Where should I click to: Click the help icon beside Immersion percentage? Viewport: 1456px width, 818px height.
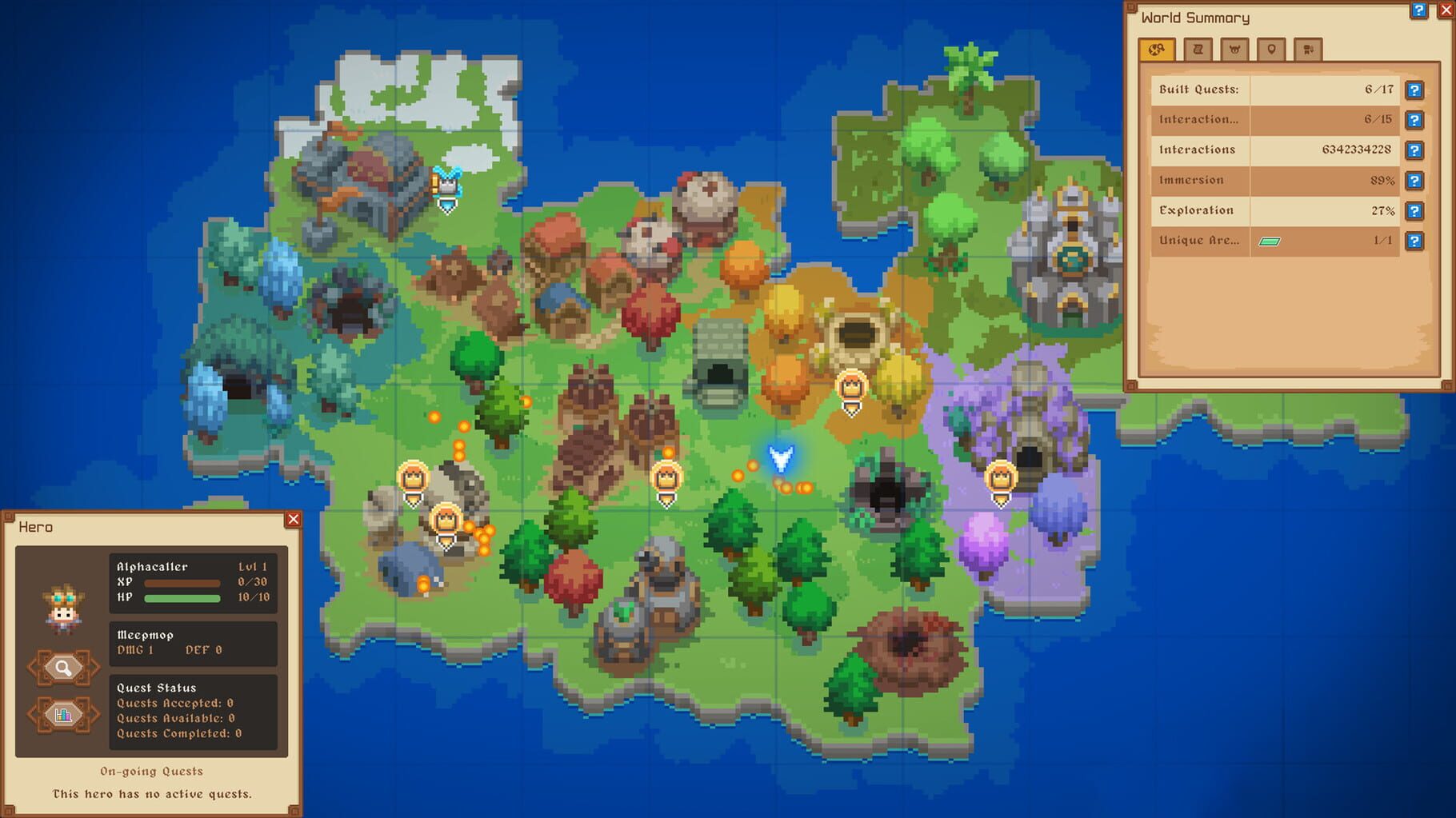point(1414,180)
